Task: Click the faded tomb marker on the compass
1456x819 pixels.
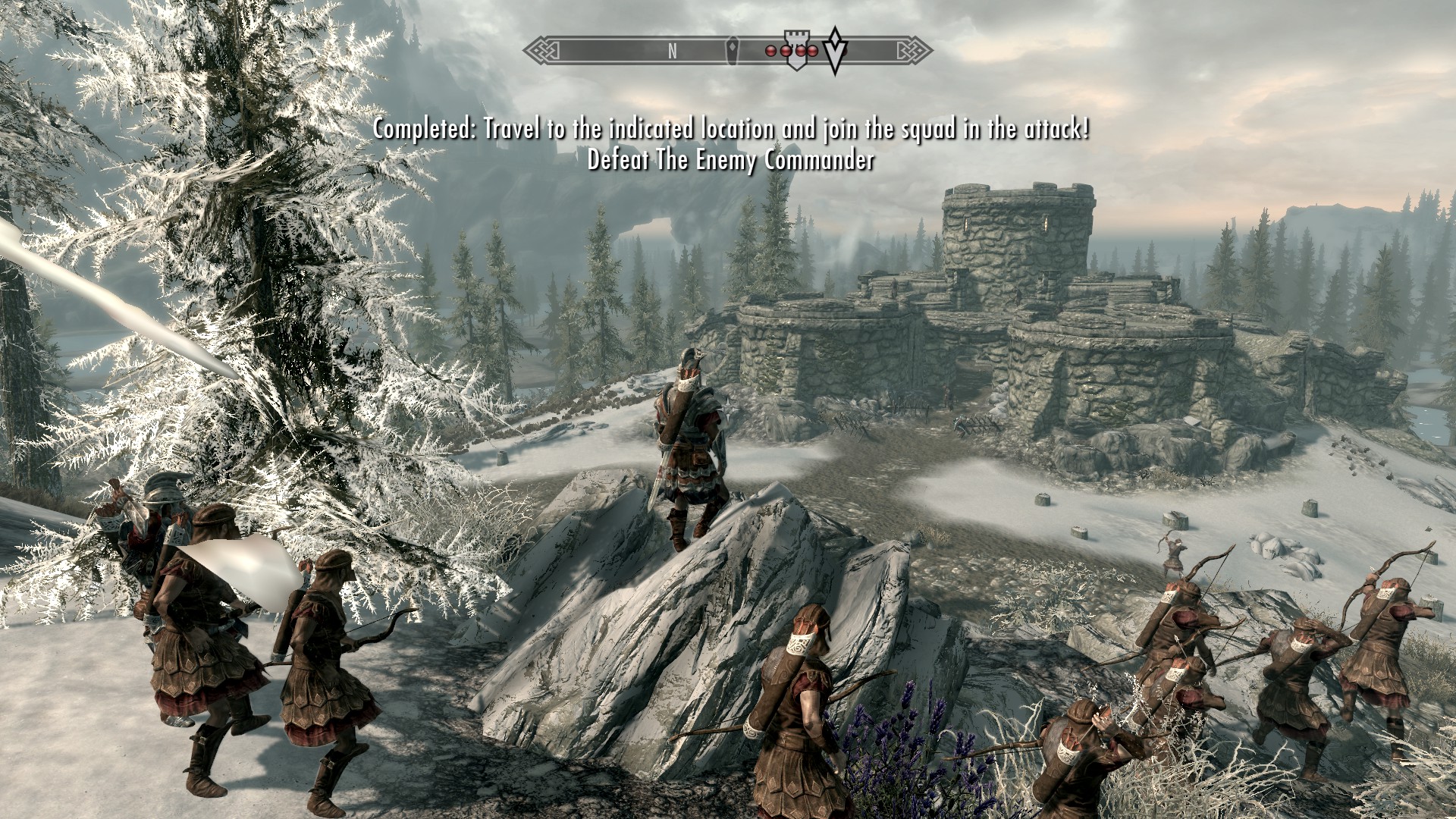Action: [733, 50]
